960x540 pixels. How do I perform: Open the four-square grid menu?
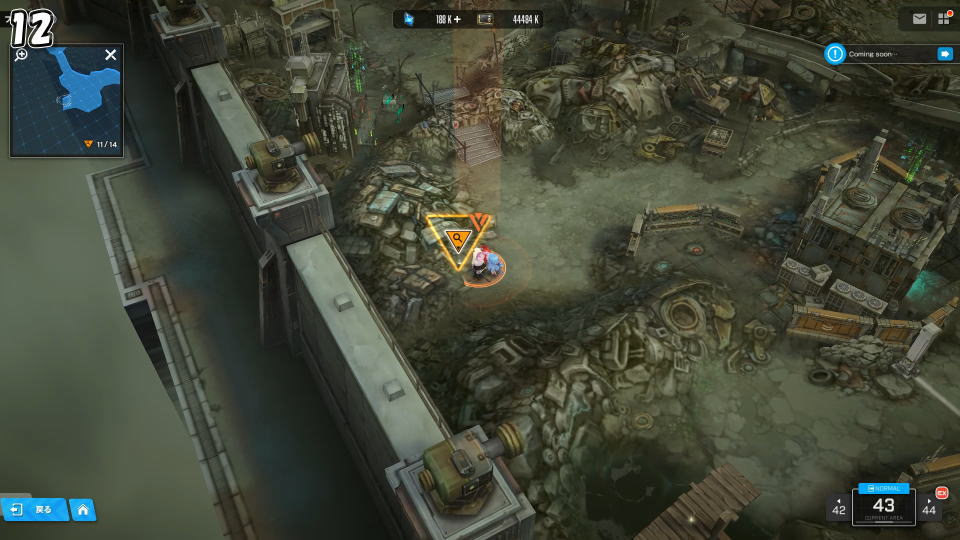click(x=943, y=18)
